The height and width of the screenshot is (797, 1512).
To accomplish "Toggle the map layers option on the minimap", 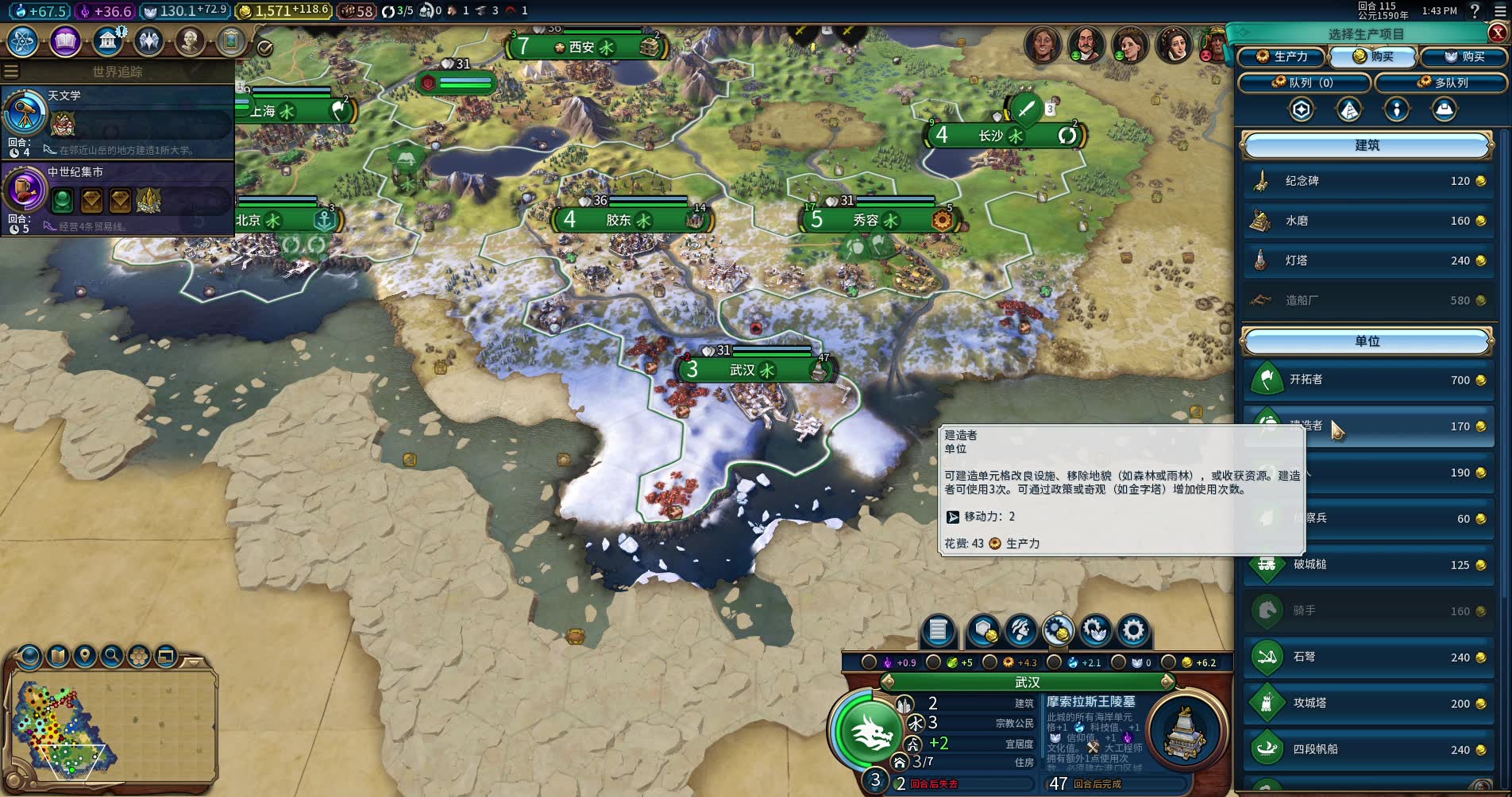I will click(140, 656).
